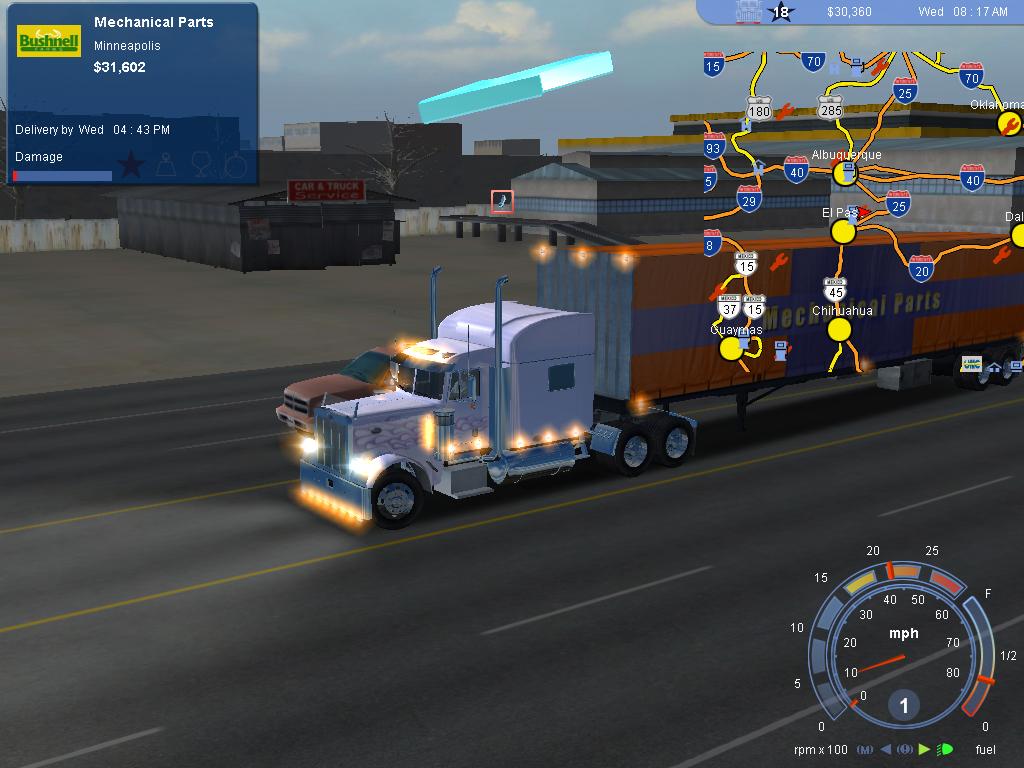The image size is (1024, 768).
Task: Click the gas pump icon right of Guaymas
Action: click(x=780, y=349)
